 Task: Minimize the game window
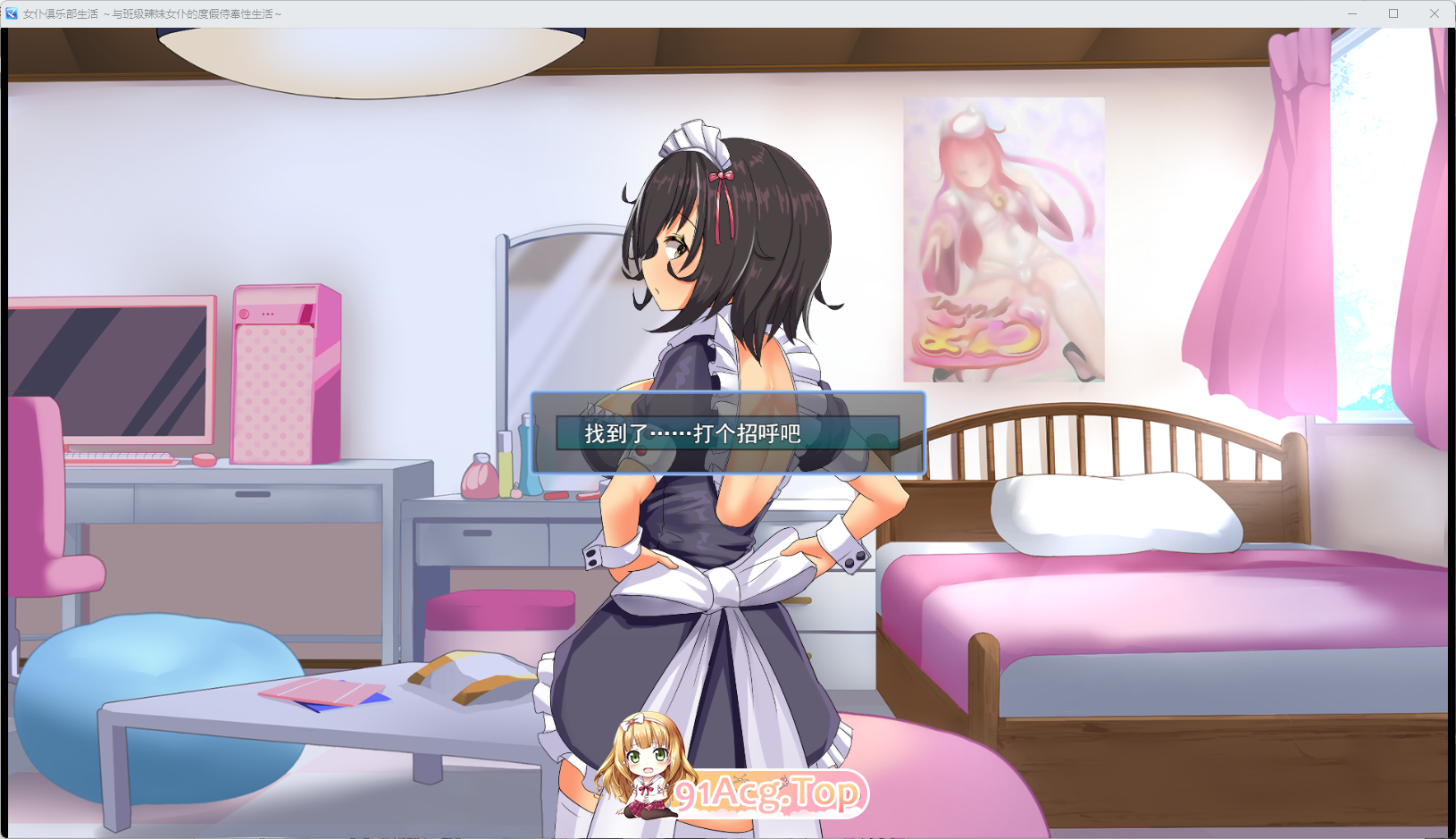point(1351,13)
